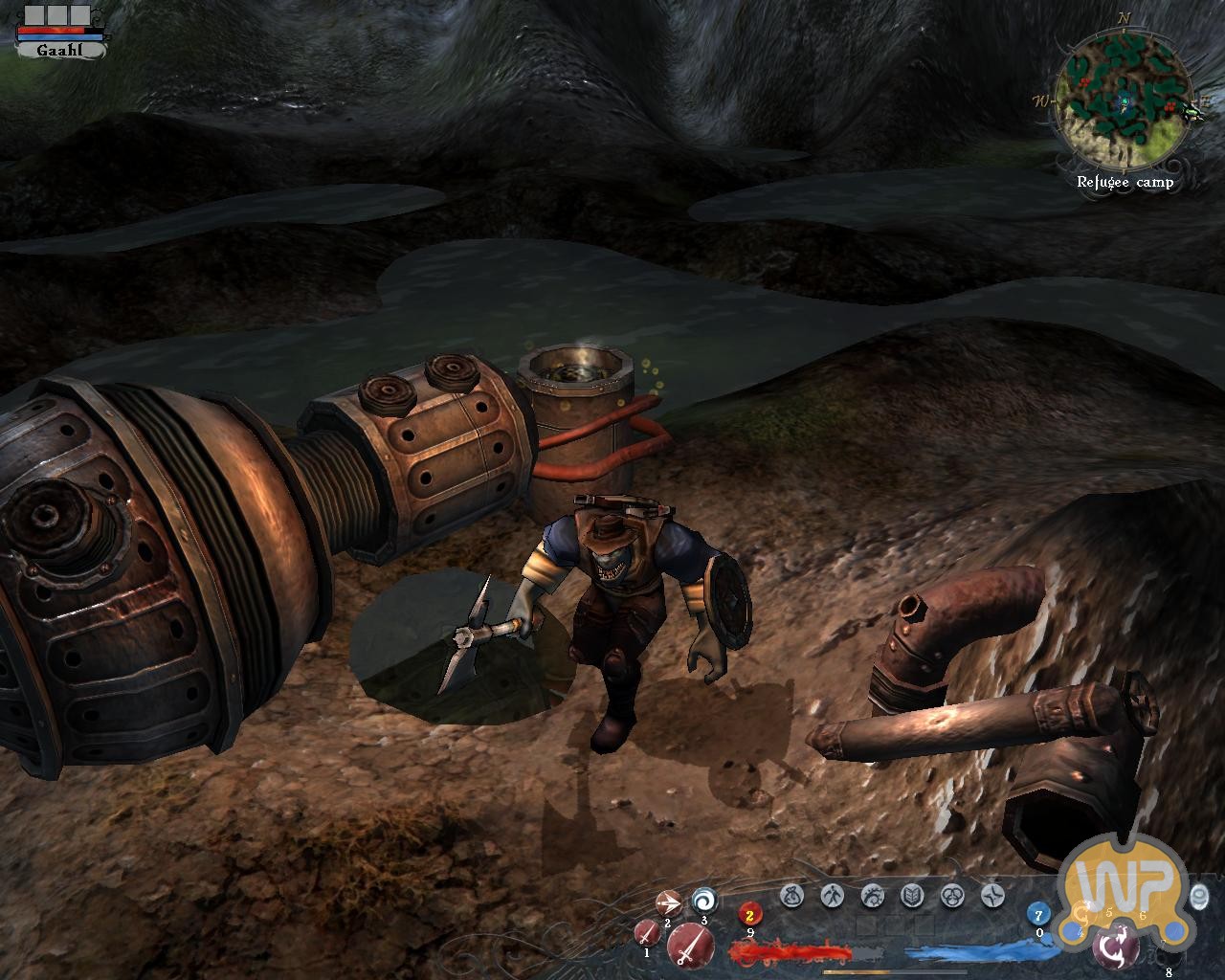Open the inventory bag icon
The width and height of the screenshot is (1225, 980).
[791, 896]
